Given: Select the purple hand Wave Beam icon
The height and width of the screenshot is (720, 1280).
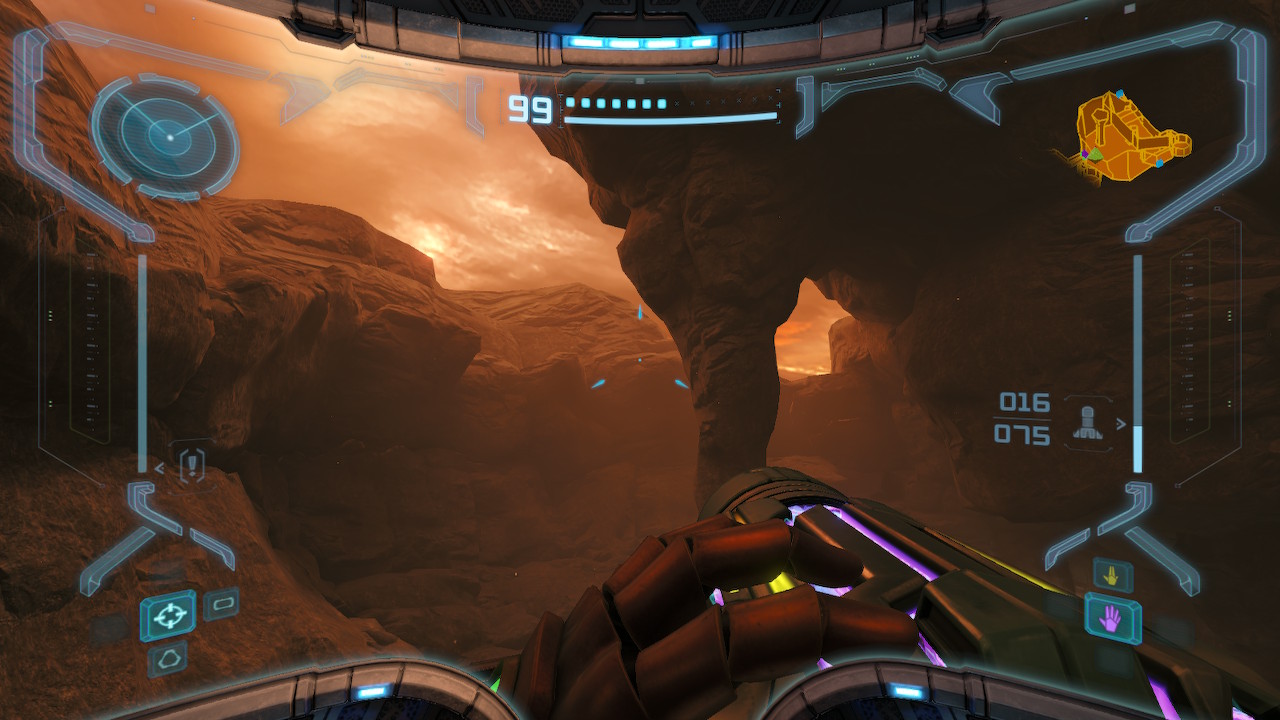Looking at the screenshot, I should [1111, 620].
